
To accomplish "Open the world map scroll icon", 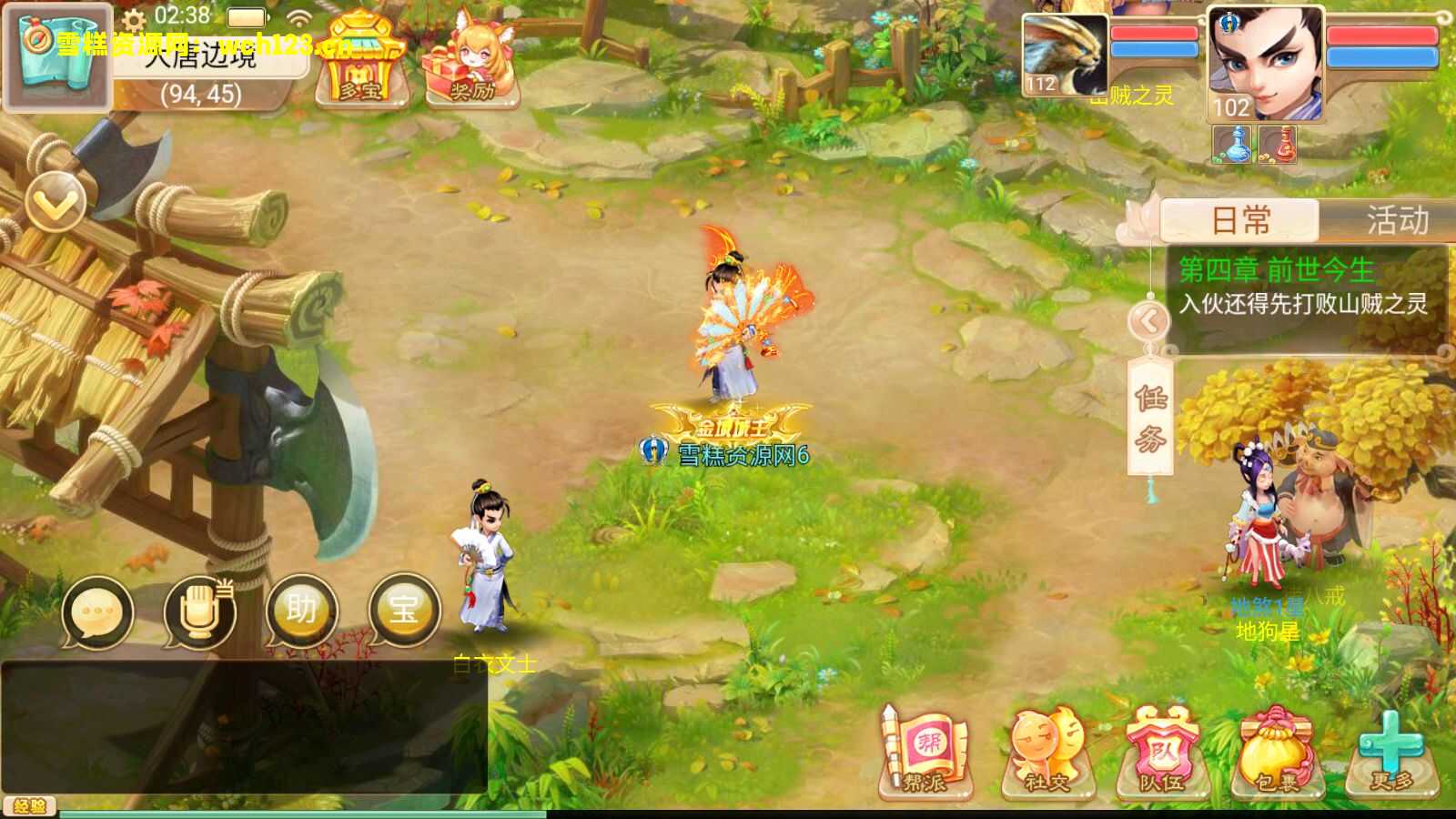I will pyautogui.click(x=56, y=56).
